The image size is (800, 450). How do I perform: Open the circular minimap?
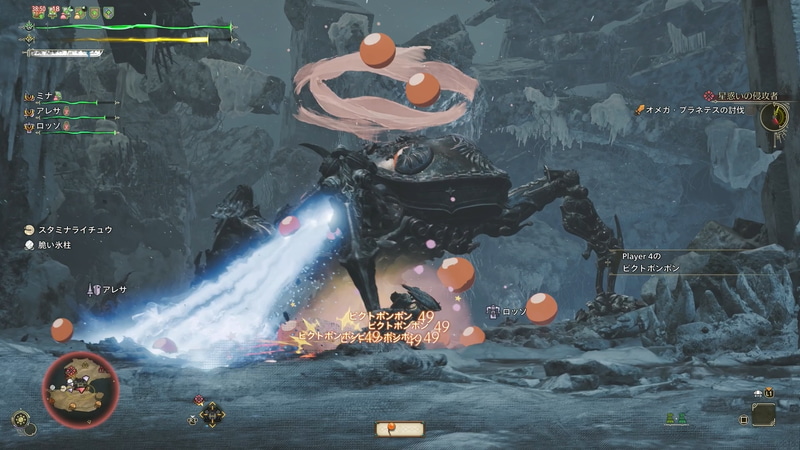point(80,388)
